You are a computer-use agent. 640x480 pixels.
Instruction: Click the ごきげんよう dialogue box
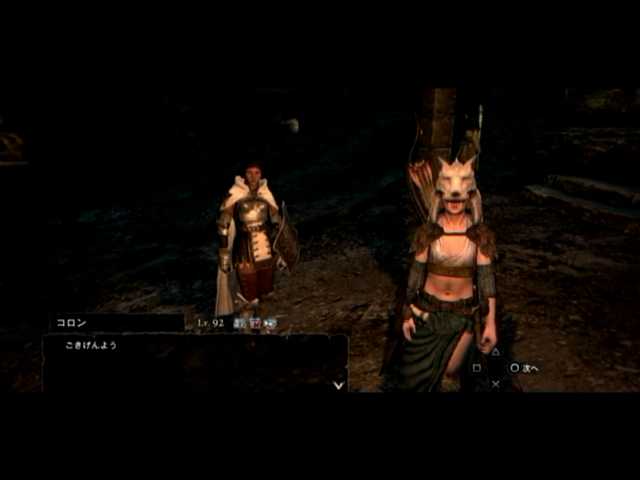tap(195, 362)
